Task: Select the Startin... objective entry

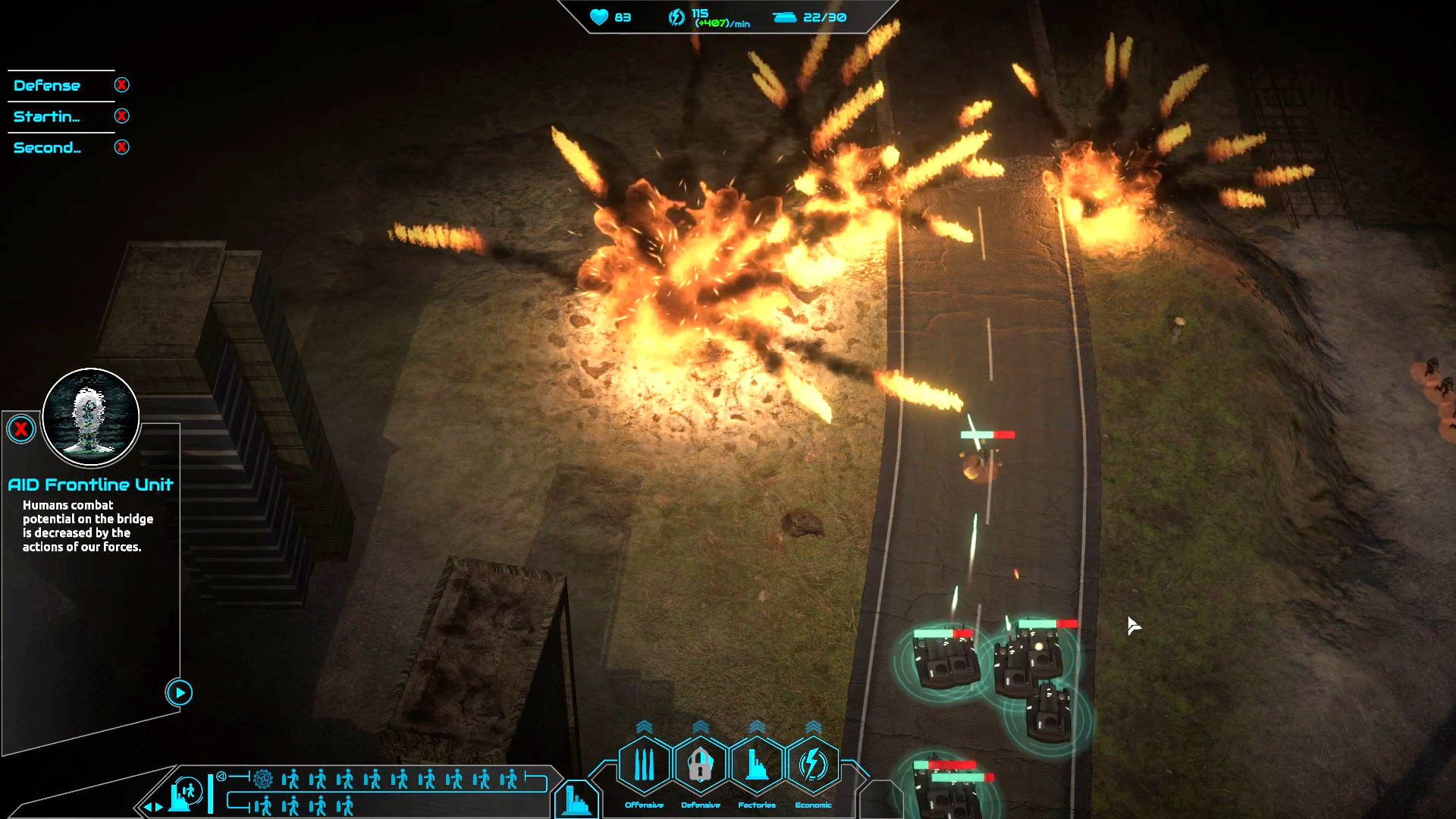Action: (x=47, y=116)
